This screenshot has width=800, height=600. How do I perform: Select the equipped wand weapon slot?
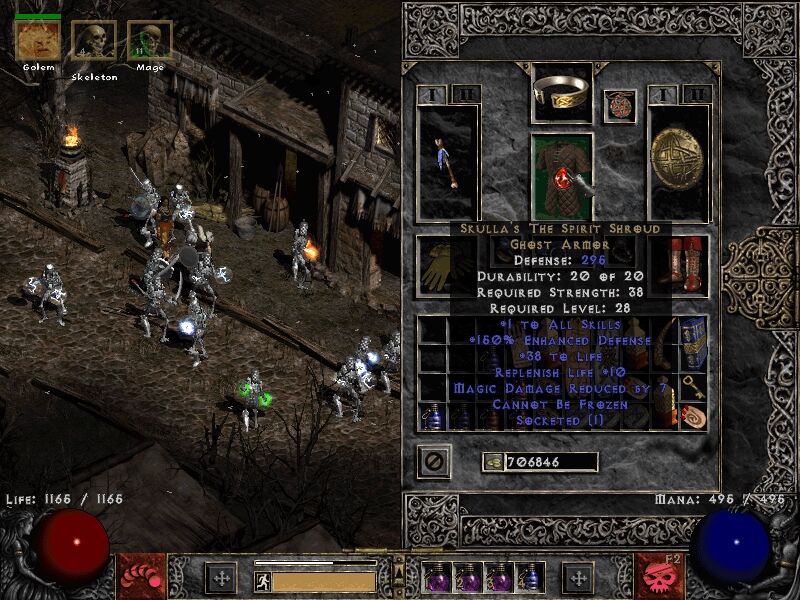tap(446, 162)
